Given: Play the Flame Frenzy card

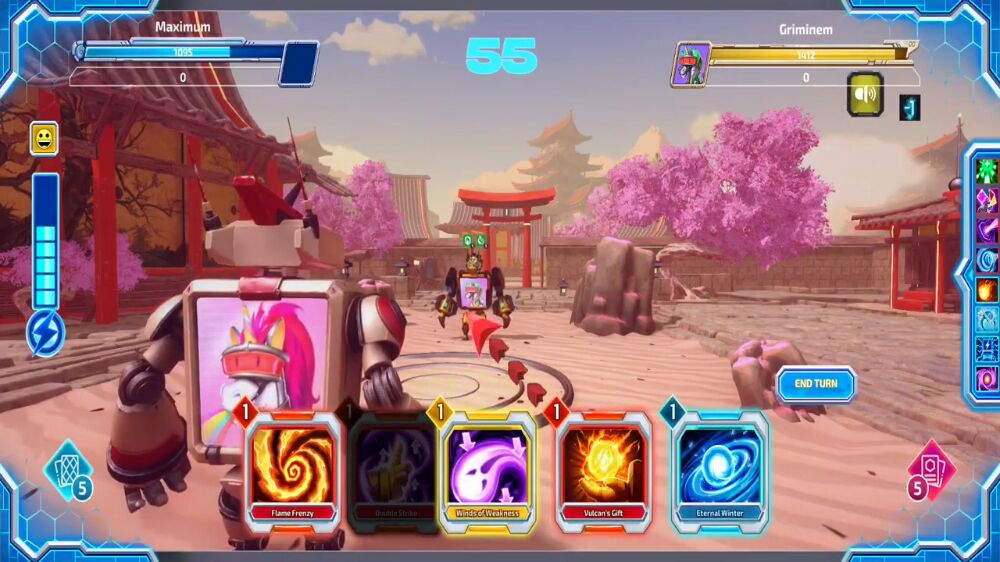Looking at the screenshot, I should pos(292,470).
